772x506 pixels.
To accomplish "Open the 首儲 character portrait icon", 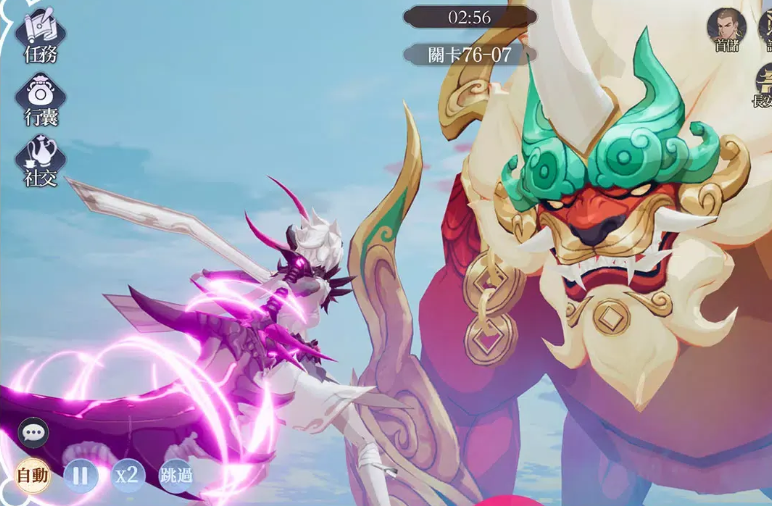I will [x=727, y=28].
